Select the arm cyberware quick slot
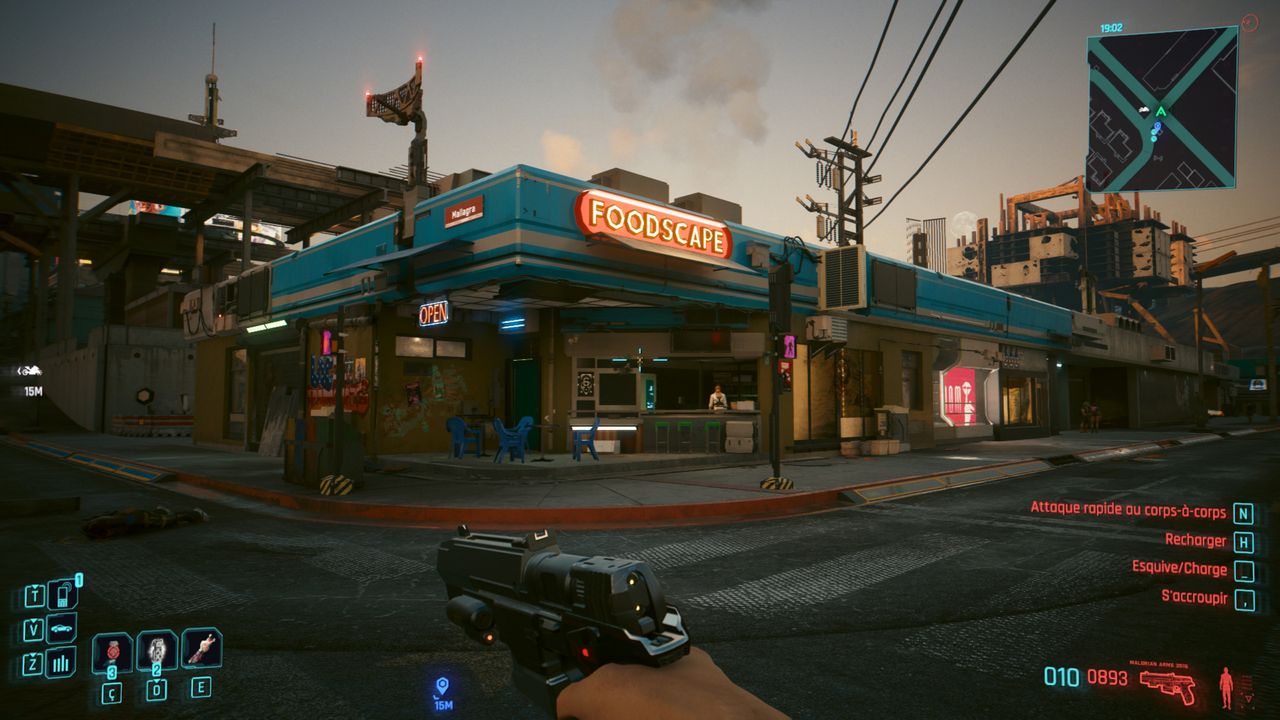This screenshot has width=1280, height=720. [201, 649]
